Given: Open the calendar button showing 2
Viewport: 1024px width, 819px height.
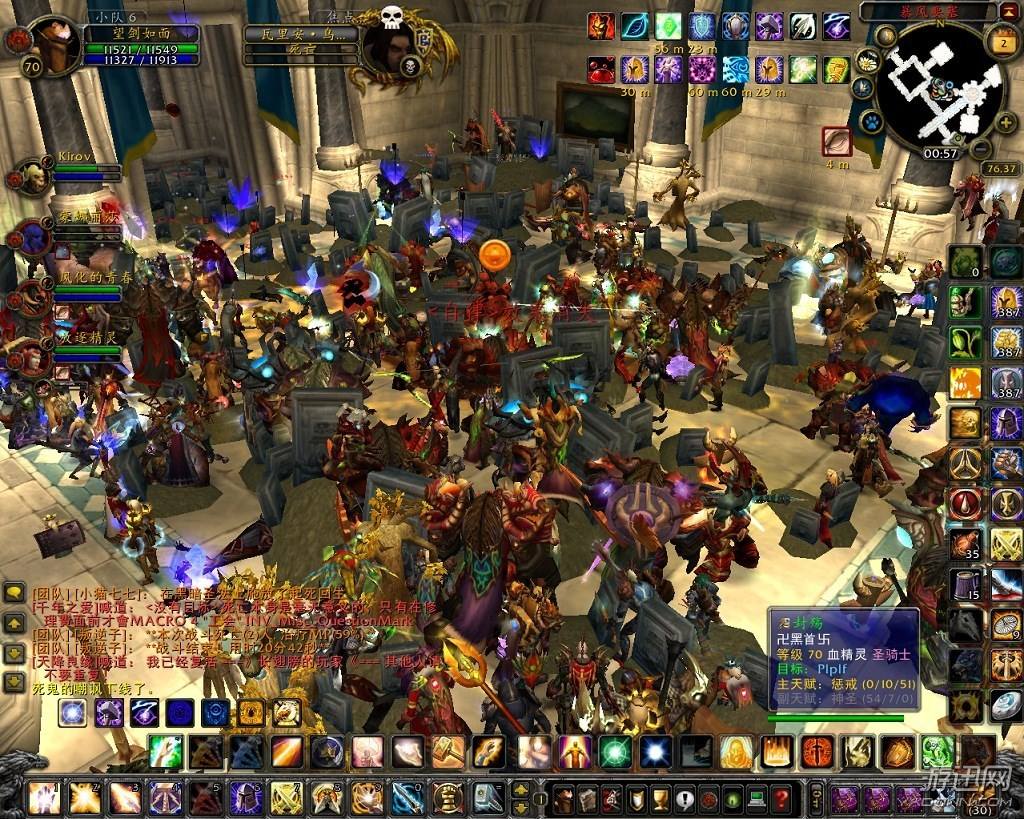Looking at the screenshot, I should [x=1002, y=43].
